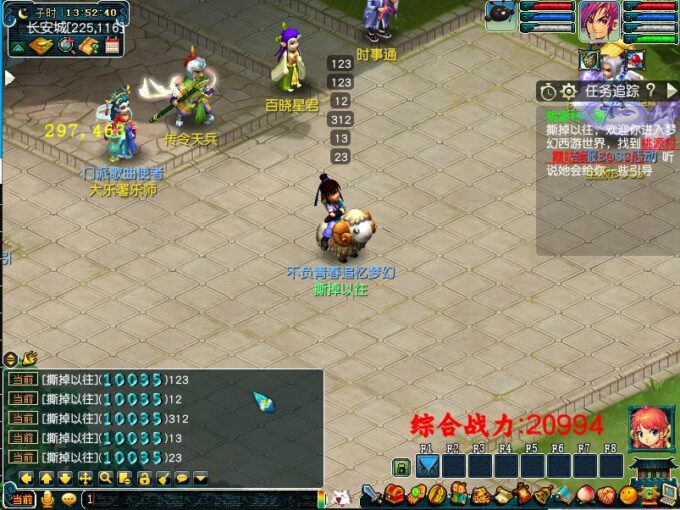
Task: Click the chat lock icon in chat toolbar
Action: click(144, 478)
